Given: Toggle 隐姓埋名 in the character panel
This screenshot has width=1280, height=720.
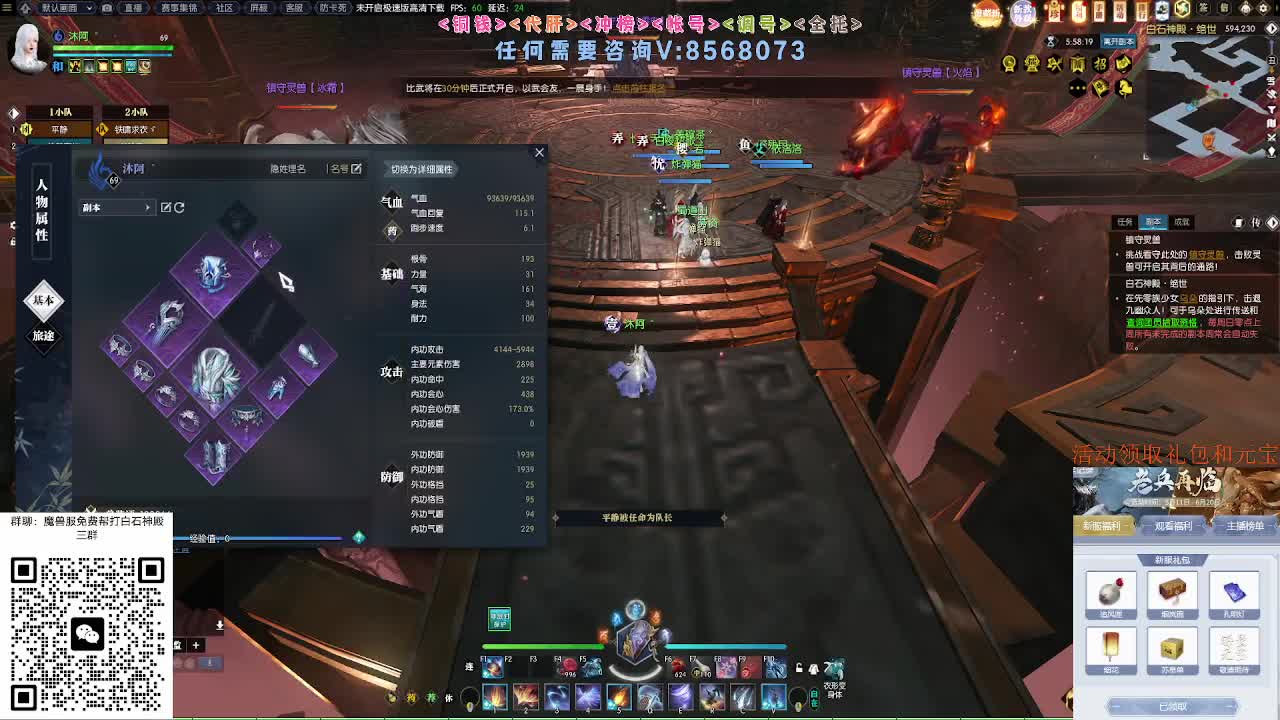Looking at the screenshot, I should (x=287, y=168).
